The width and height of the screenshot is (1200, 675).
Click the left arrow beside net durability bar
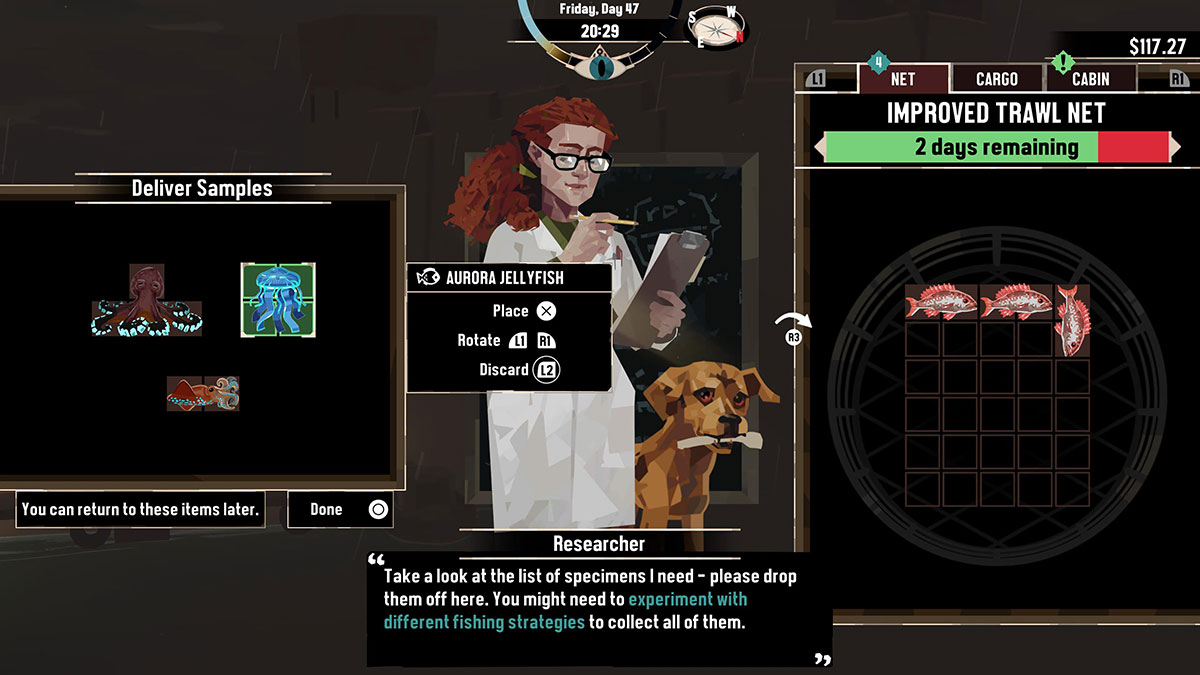[x=819, y=148]
